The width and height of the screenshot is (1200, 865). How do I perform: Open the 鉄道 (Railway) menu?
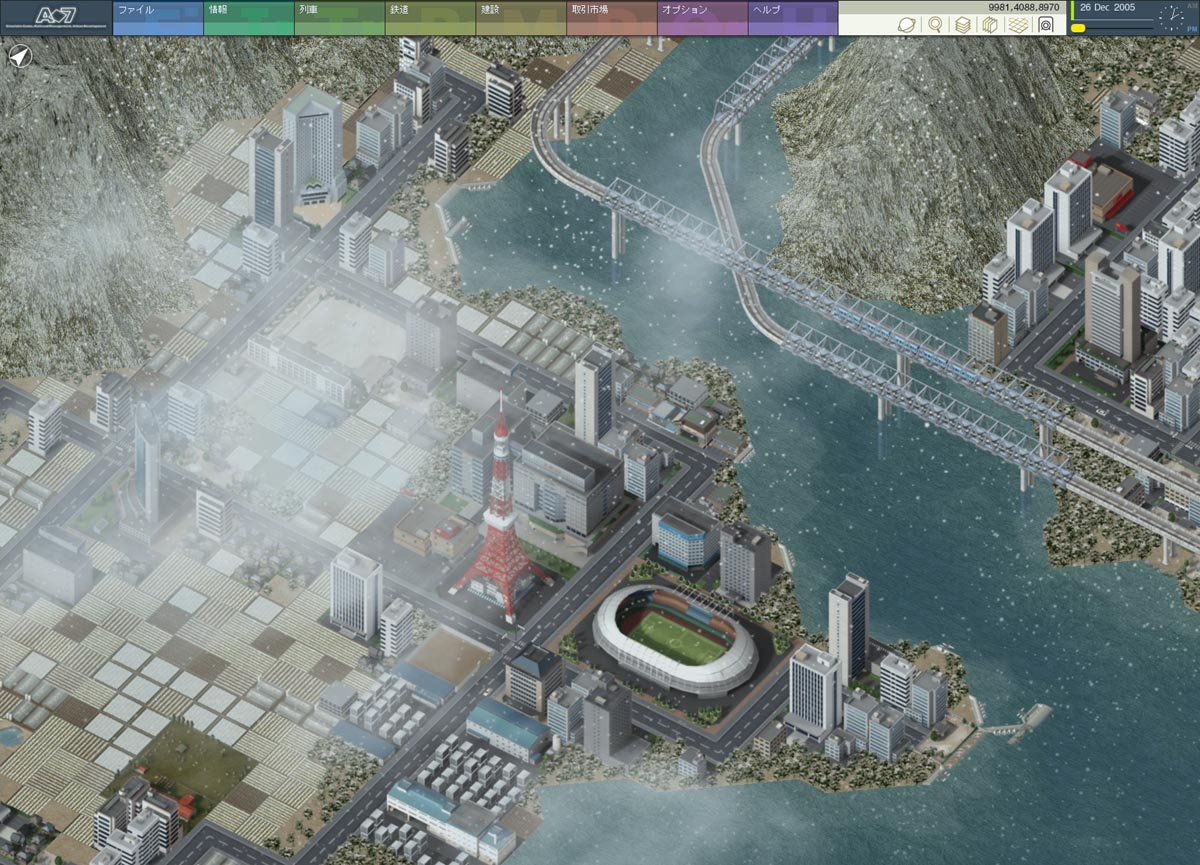(x=430, y=17)
